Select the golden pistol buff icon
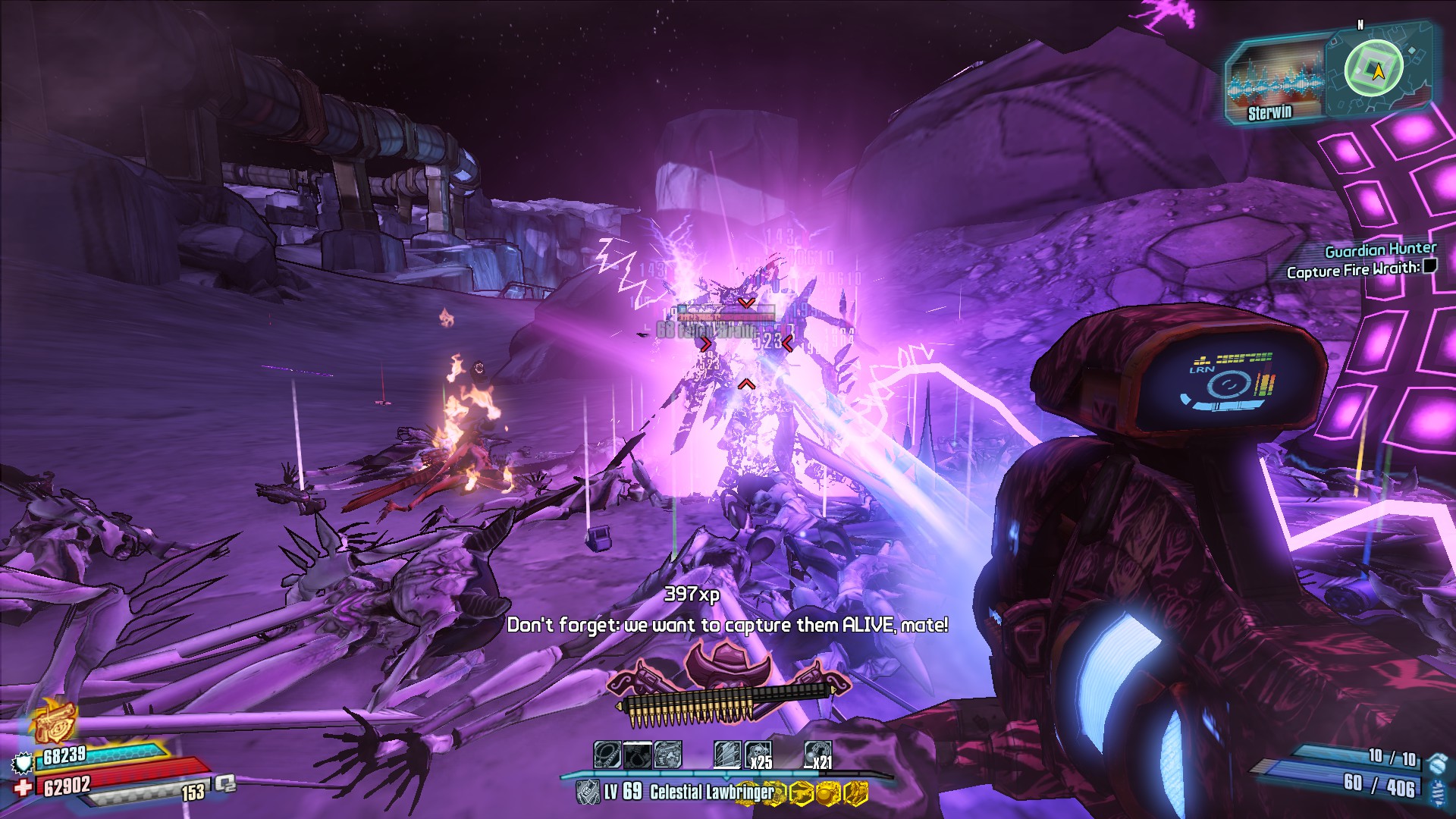Viewport: 1456px width, 819px height. point(55,720)
